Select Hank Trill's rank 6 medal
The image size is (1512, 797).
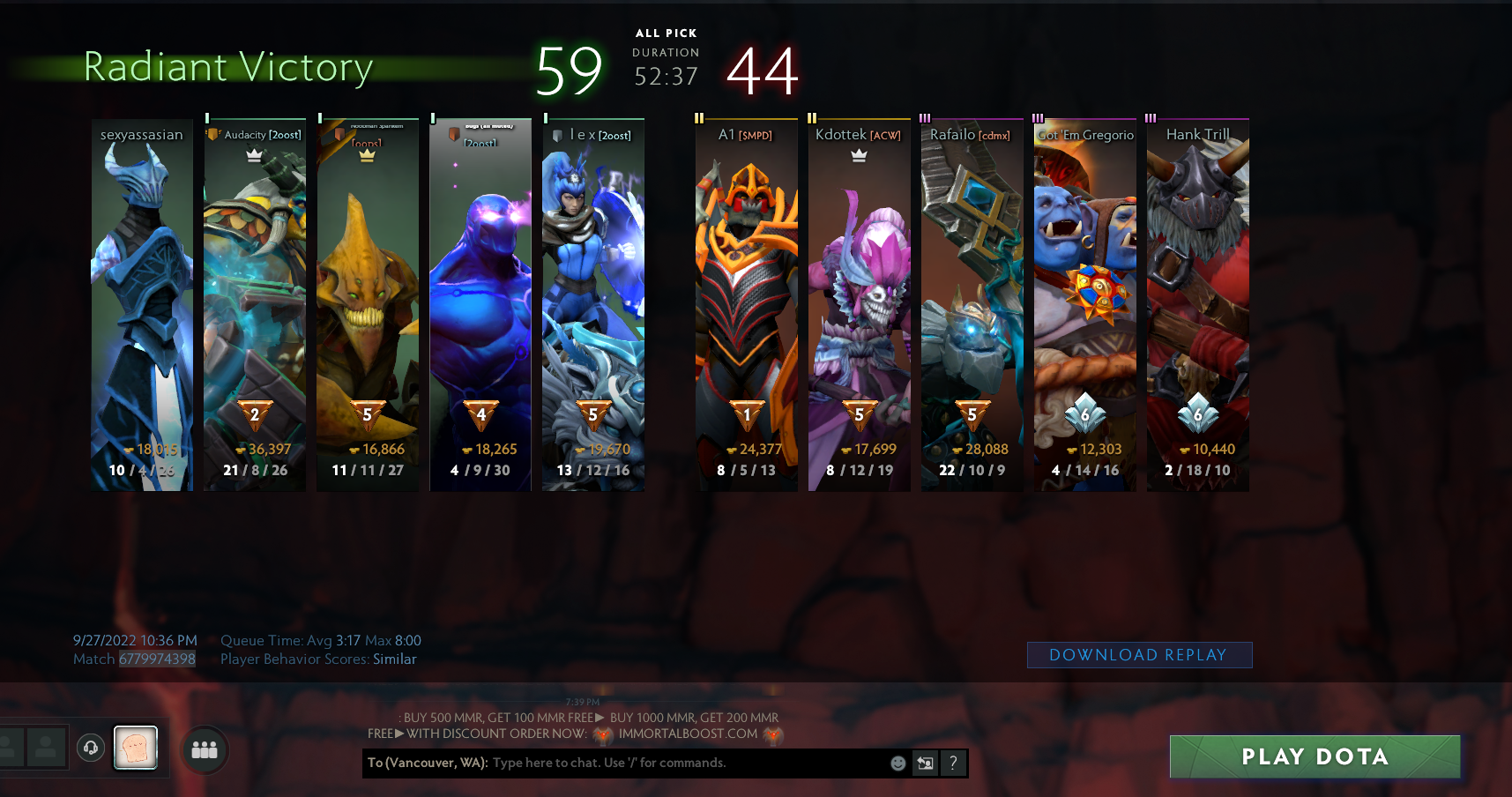[x=1198, y=411]
